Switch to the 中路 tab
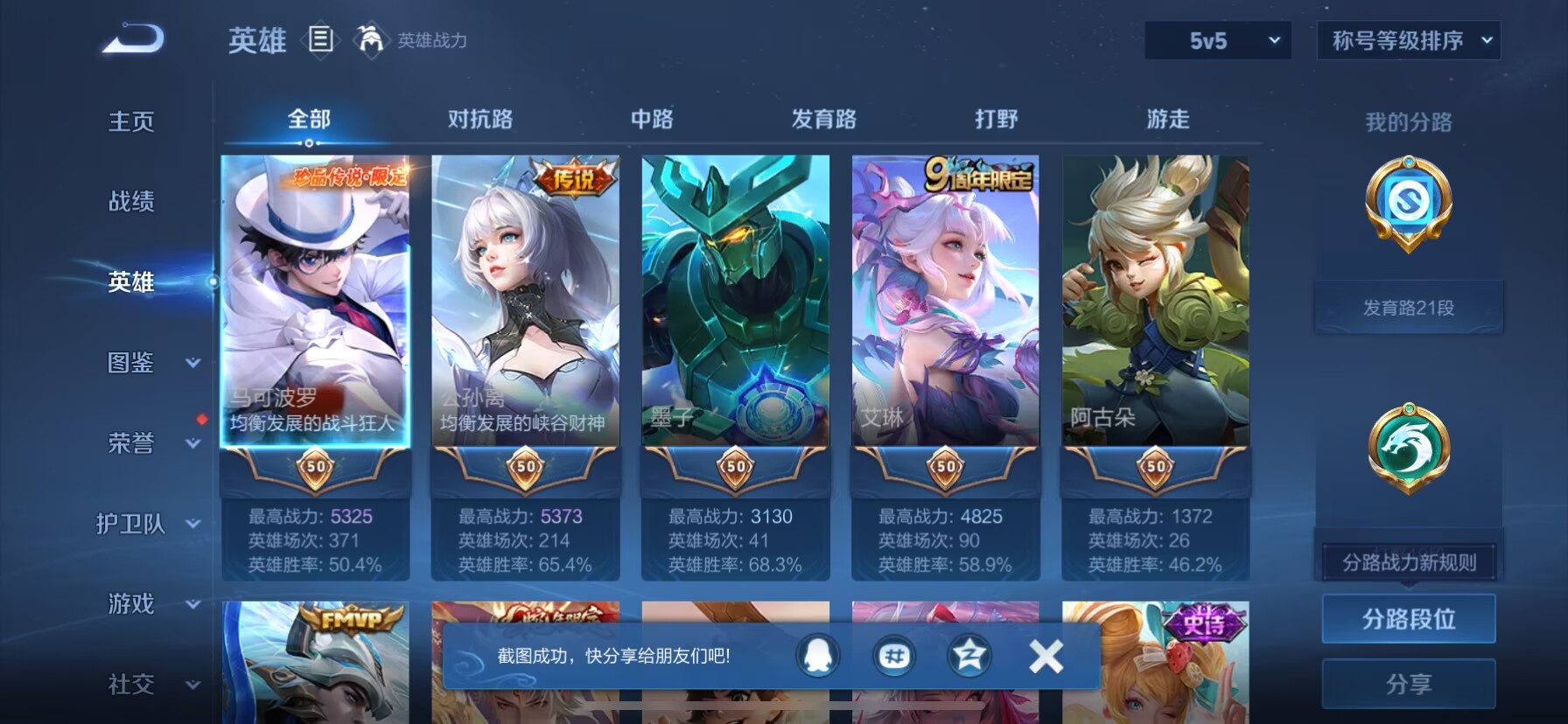 [650, 118]
